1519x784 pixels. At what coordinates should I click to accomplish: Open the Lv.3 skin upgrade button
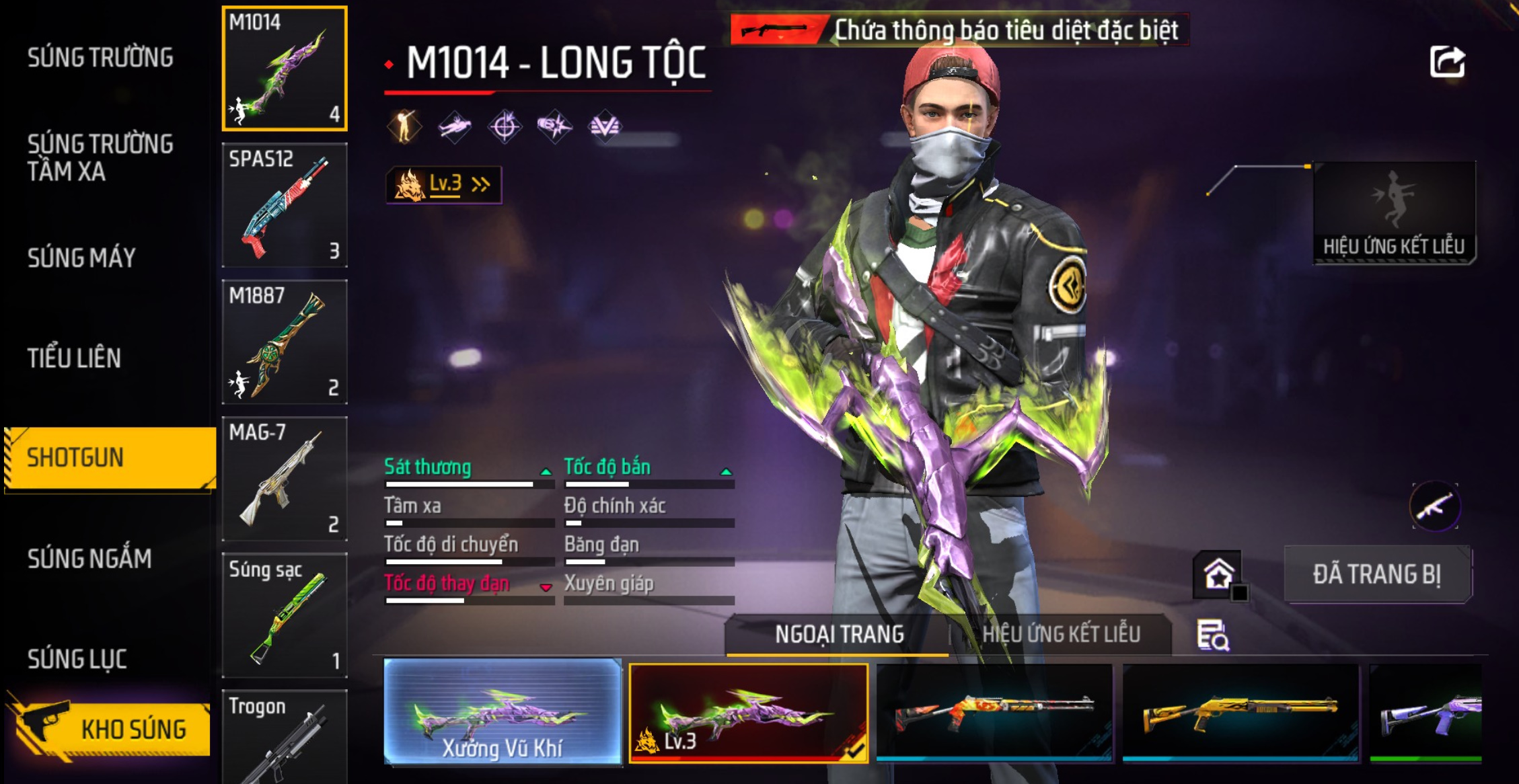click(x=443, y=184)
